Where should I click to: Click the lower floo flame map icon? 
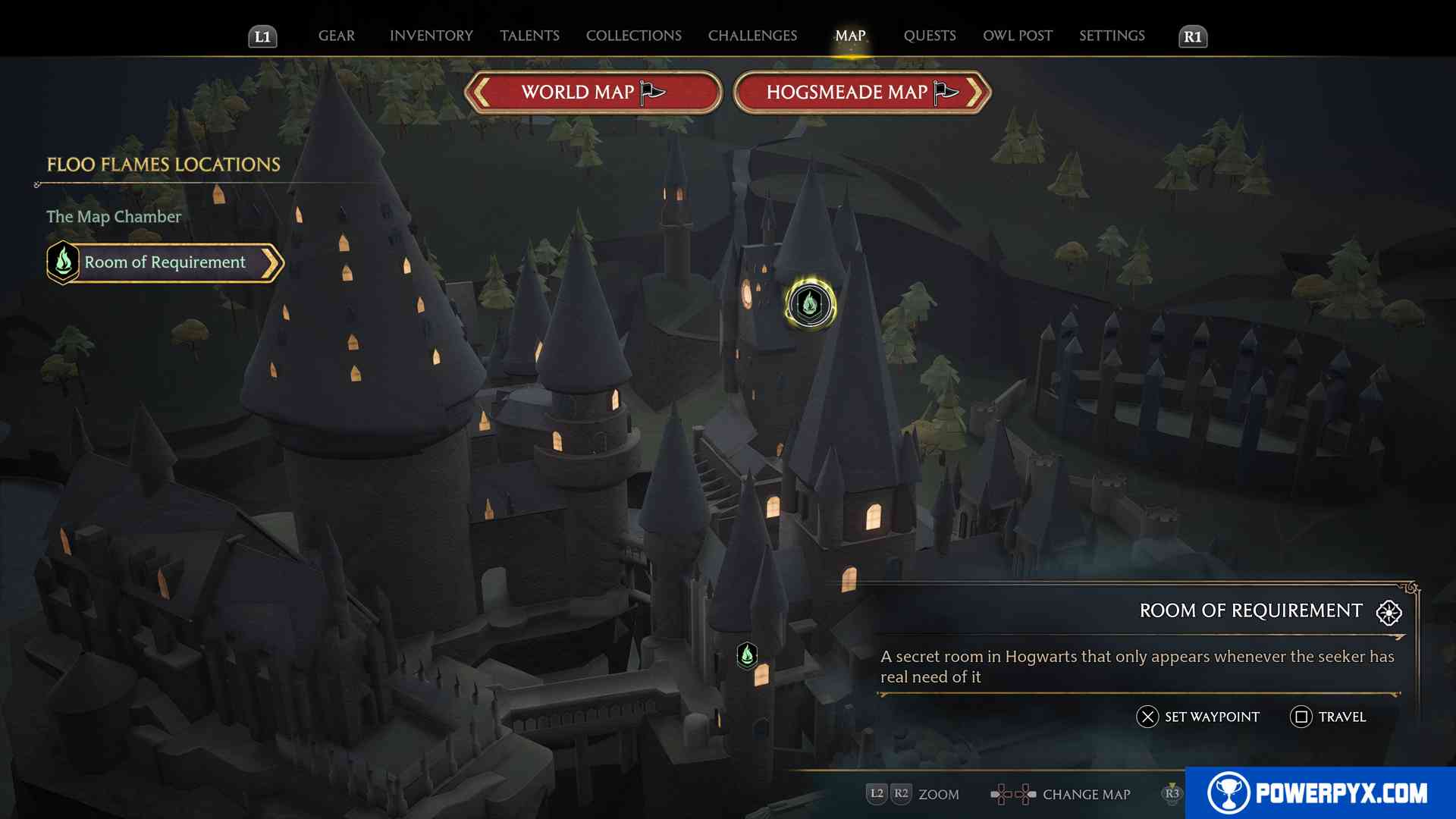pos(747,657)
